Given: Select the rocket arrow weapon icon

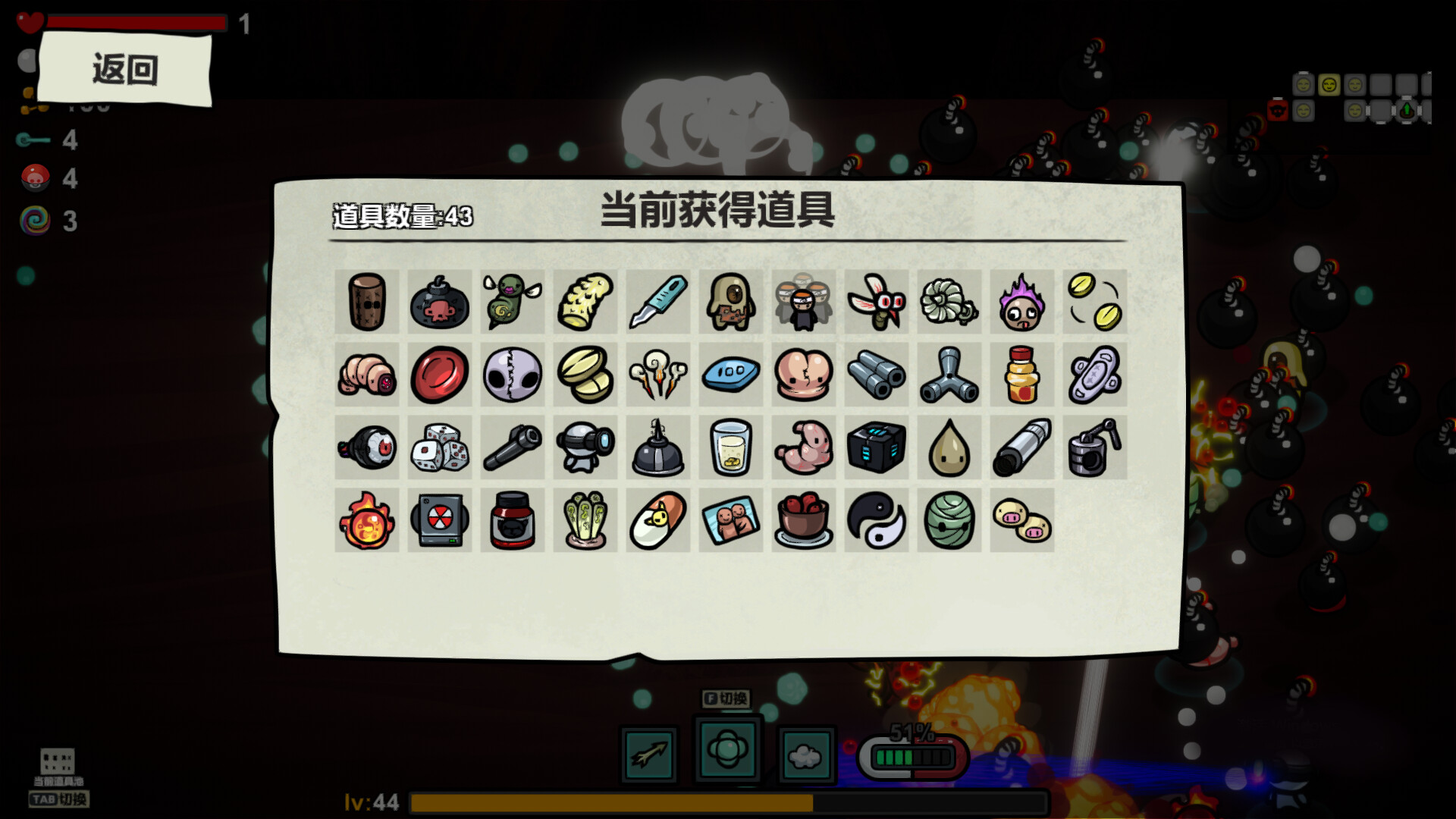Looking at the screenshot, I should 649,753.
